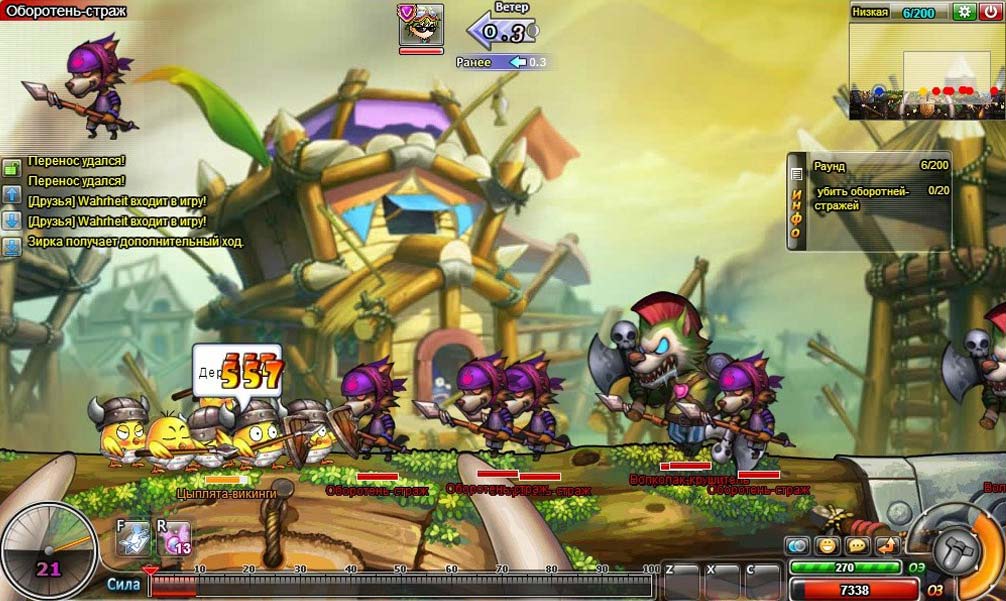Select the current-turn player portrait at top

click(x=421, y=25)
